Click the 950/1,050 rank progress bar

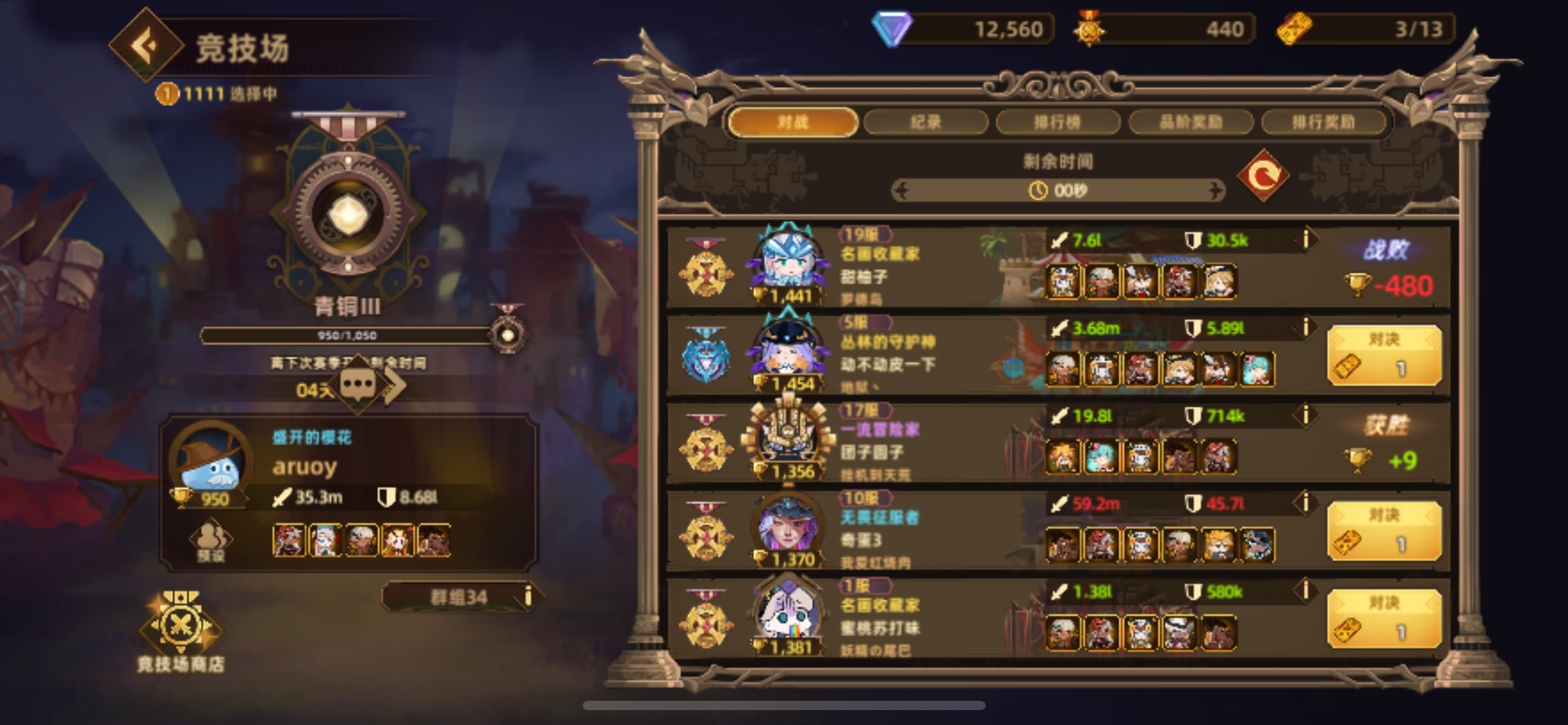click(347, 335)
